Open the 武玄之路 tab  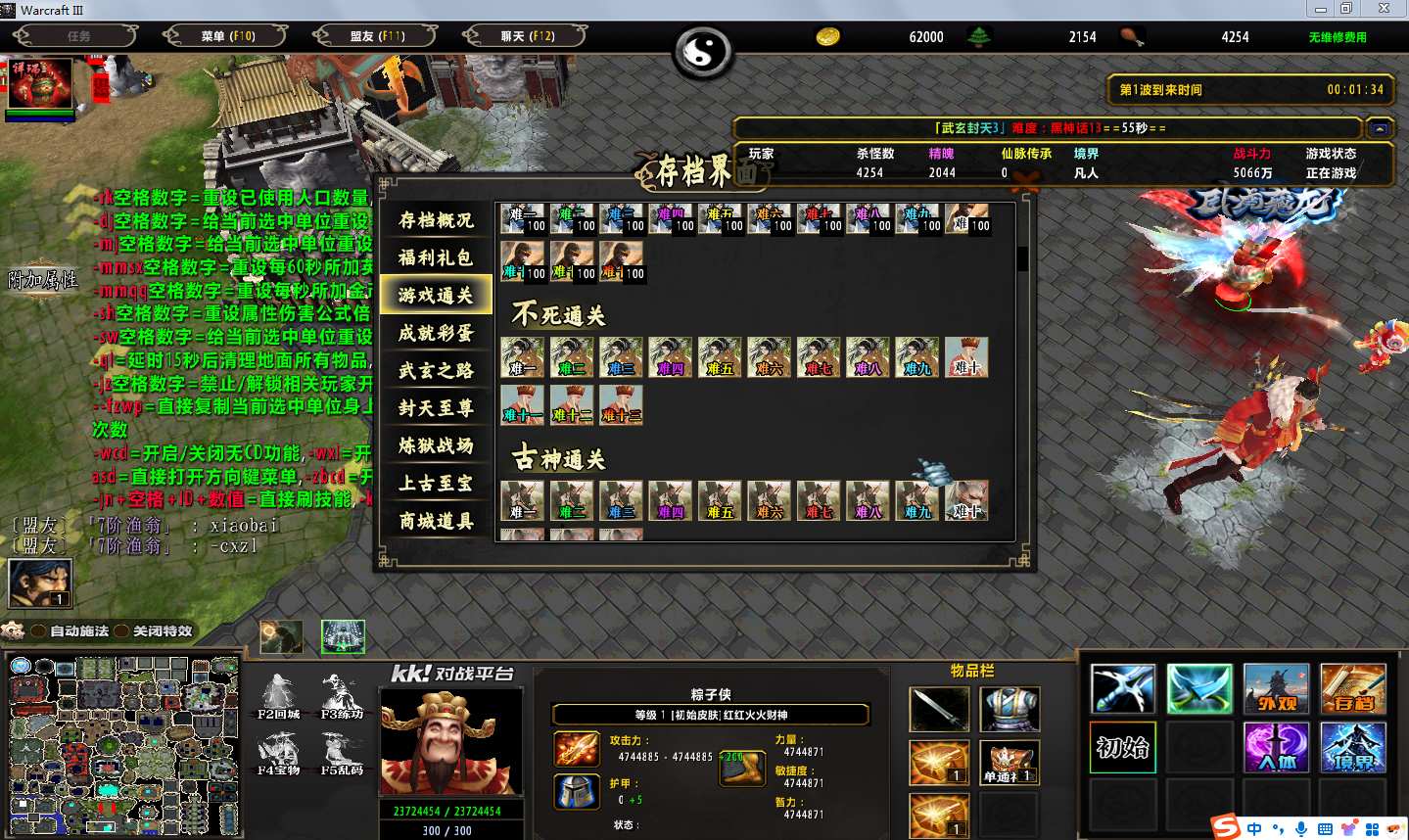coord(435,370)
